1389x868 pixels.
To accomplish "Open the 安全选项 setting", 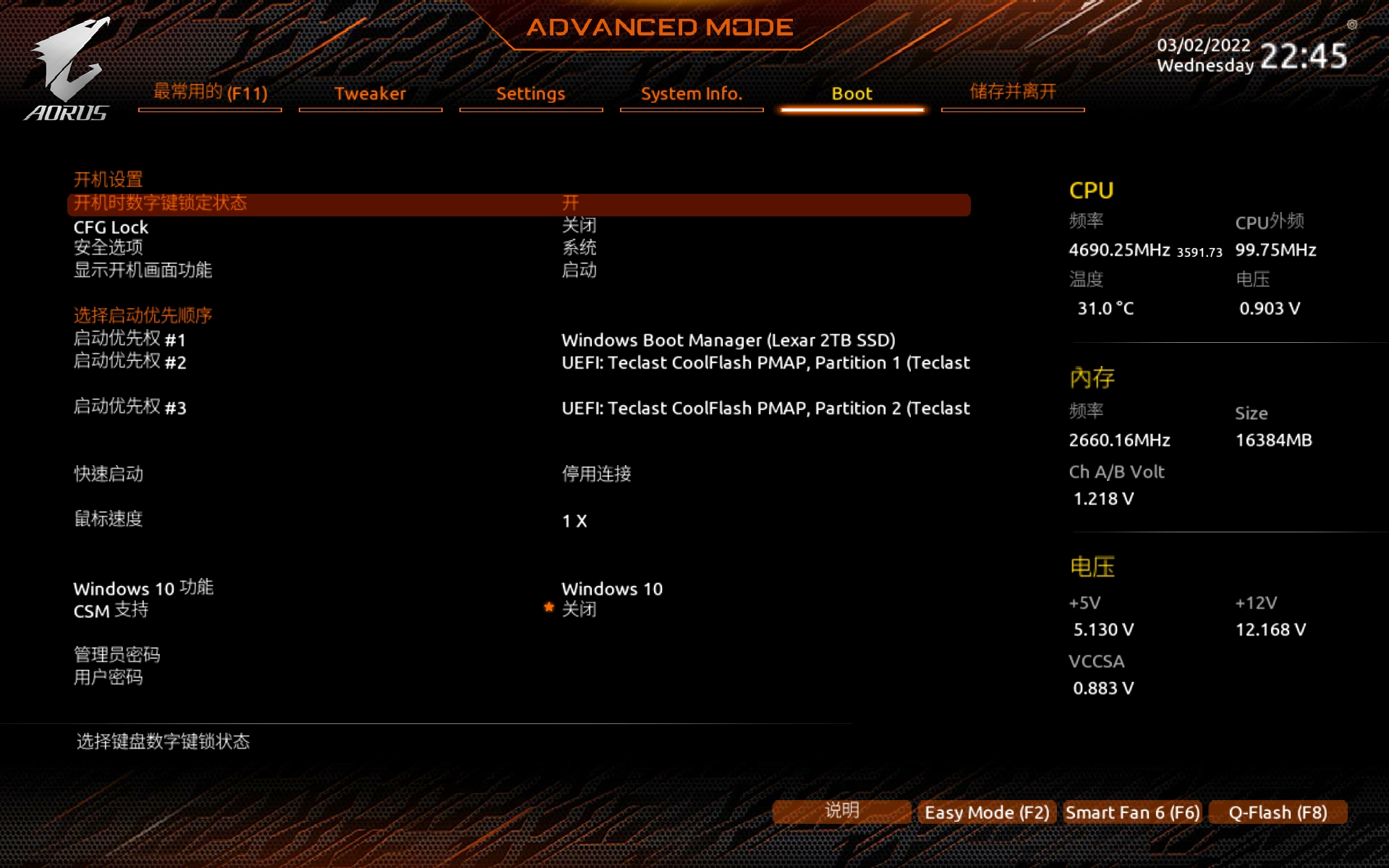I will click(109, 247).
